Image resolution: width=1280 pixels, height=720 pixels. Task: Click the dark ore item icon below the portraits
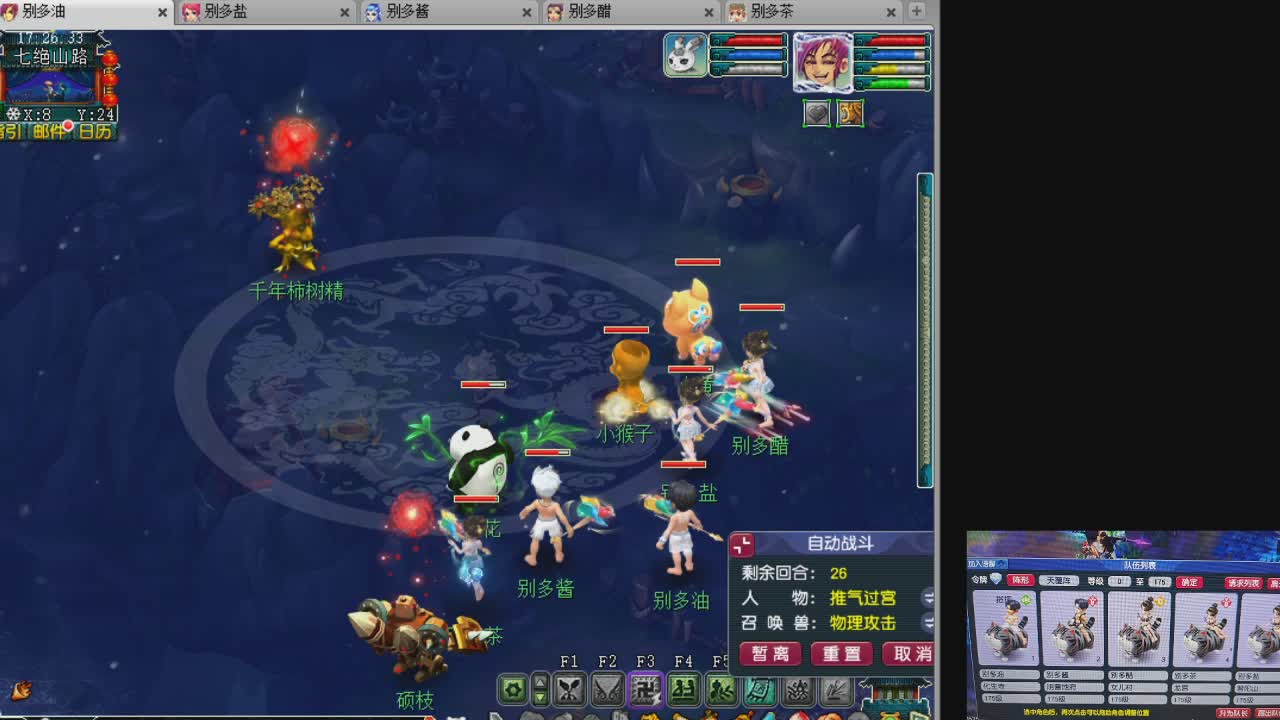[816, 114]
